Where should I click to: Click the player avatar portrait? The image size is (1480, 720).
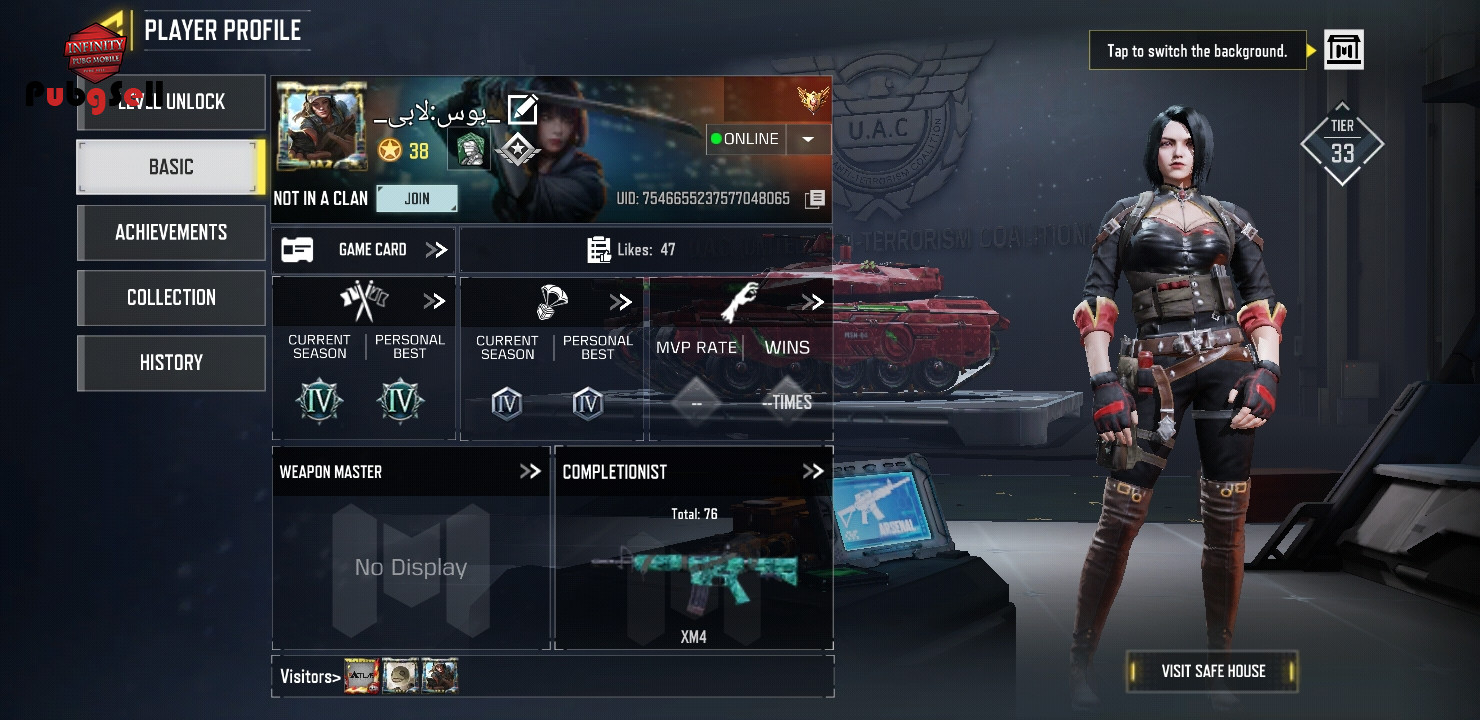point(322,127)
